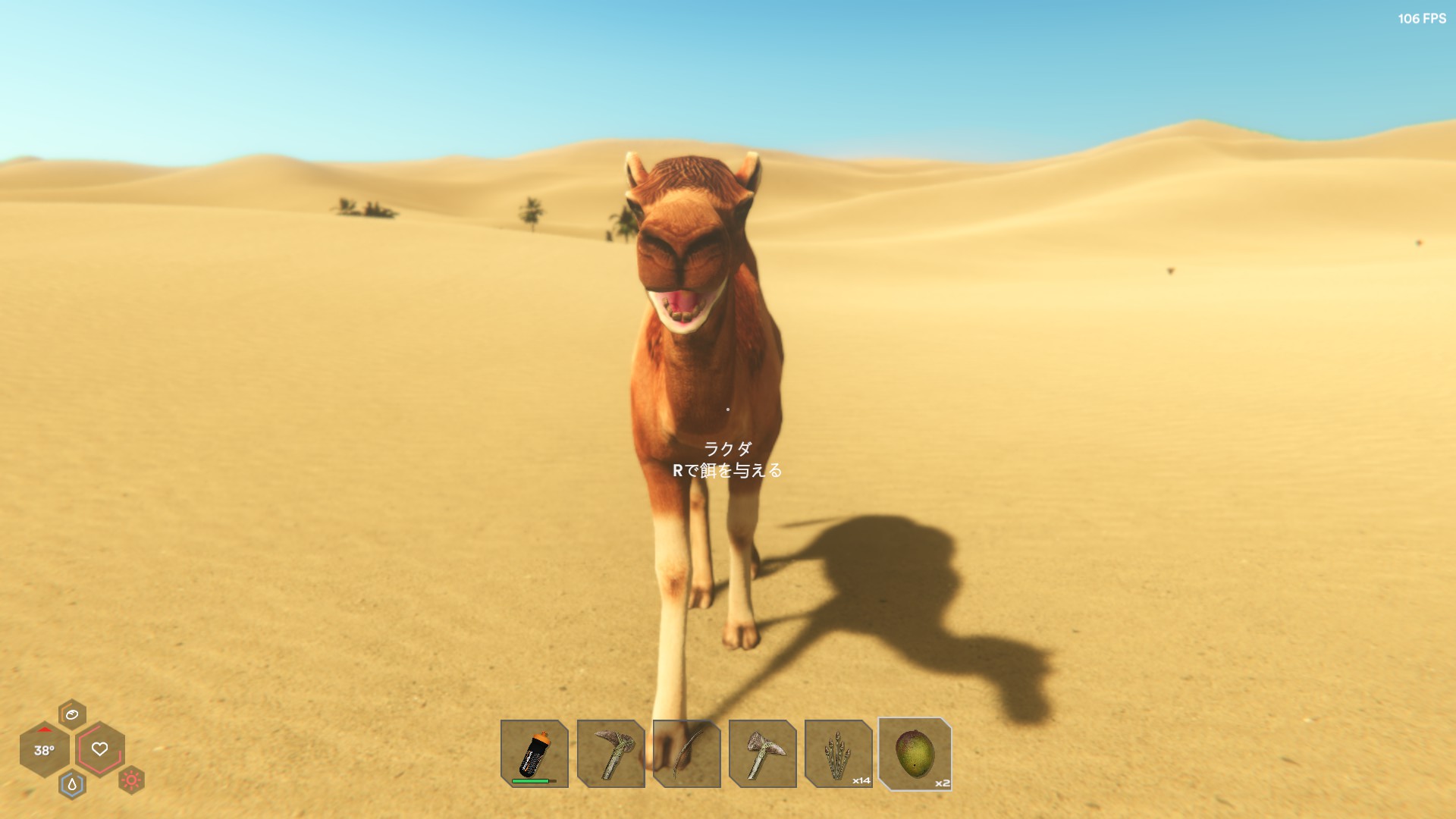
Task: Select the plant stalk bundle x14
Action: [x=838, y=753]
